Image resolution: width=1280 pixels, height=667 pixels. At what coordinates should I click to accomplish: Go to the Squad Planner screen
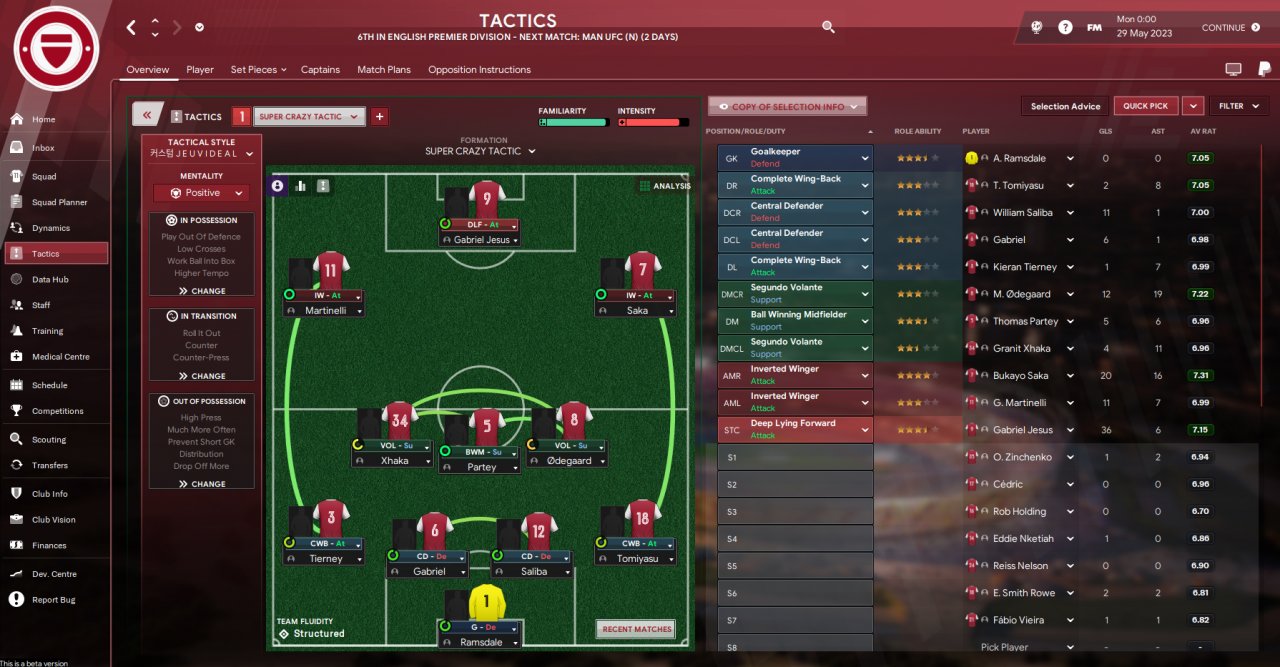pyautogui.click(x=59, y=202)
